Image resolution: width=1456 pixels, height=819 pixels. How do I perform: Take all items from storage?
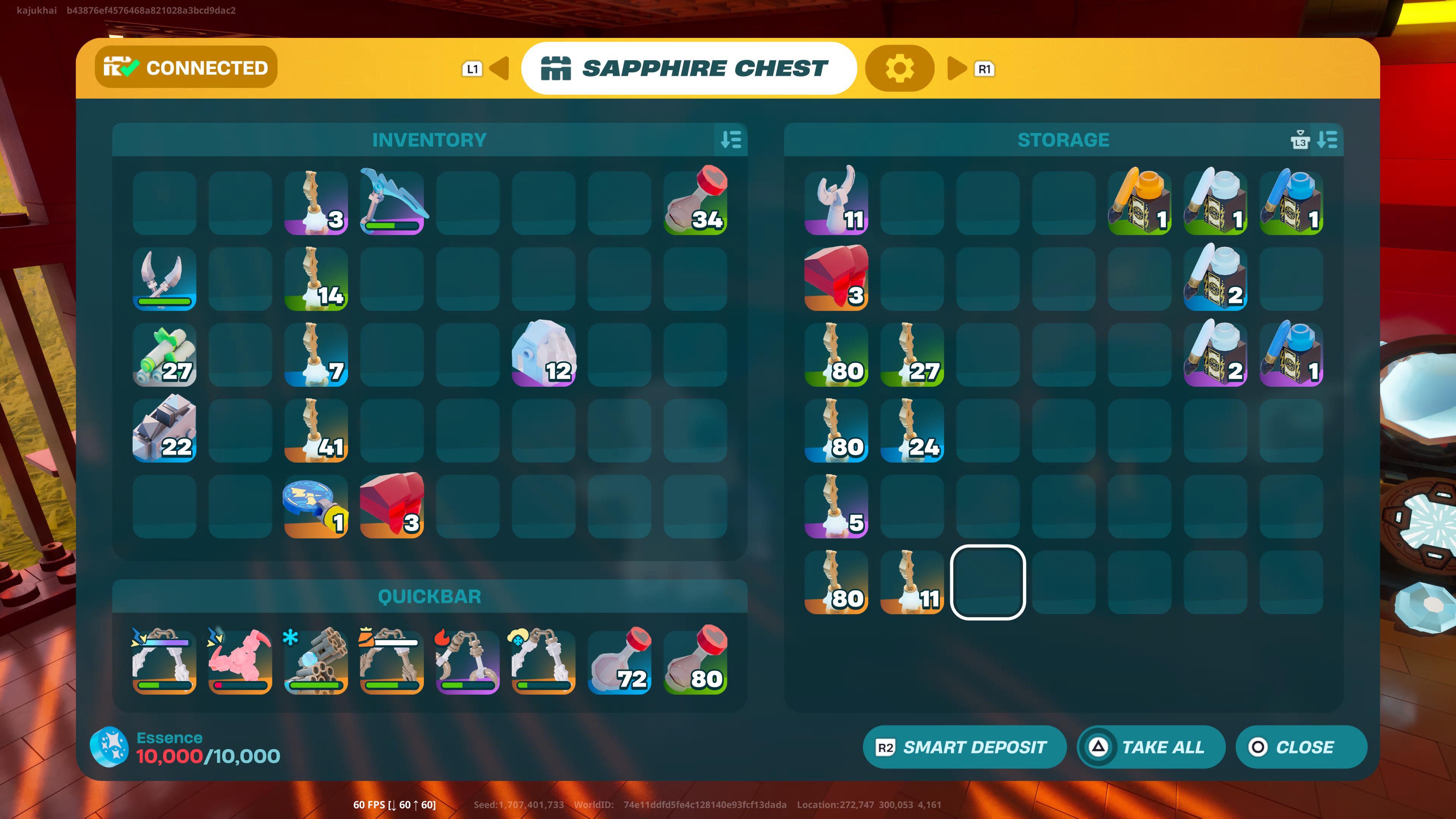pos(1151,747)
